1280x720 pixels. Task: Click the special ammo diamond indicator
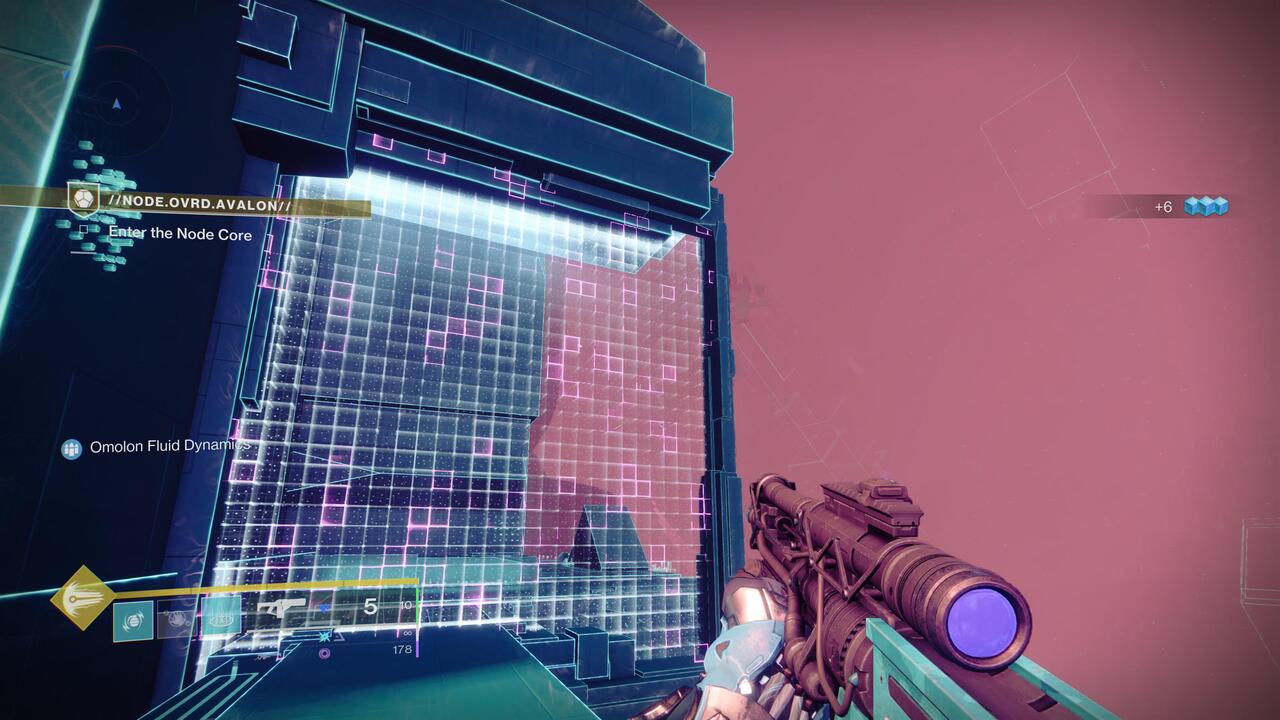323,608
